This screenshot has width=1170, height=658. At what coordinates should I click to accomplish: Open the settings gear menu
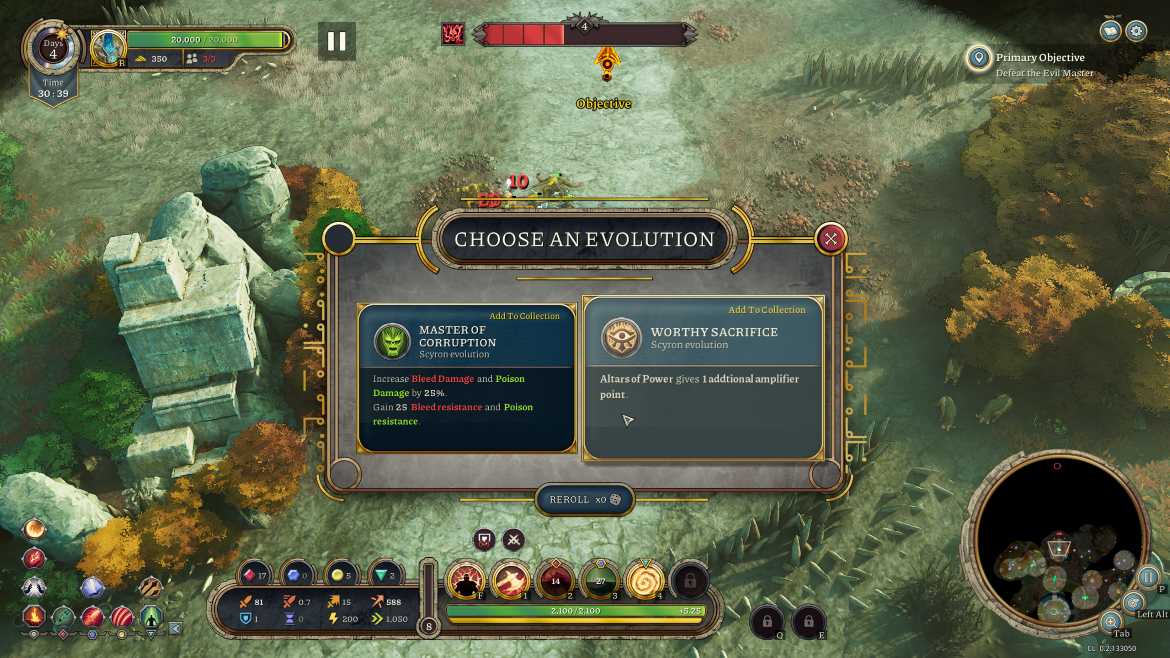pyautogui.click(x=1136, y=30)
